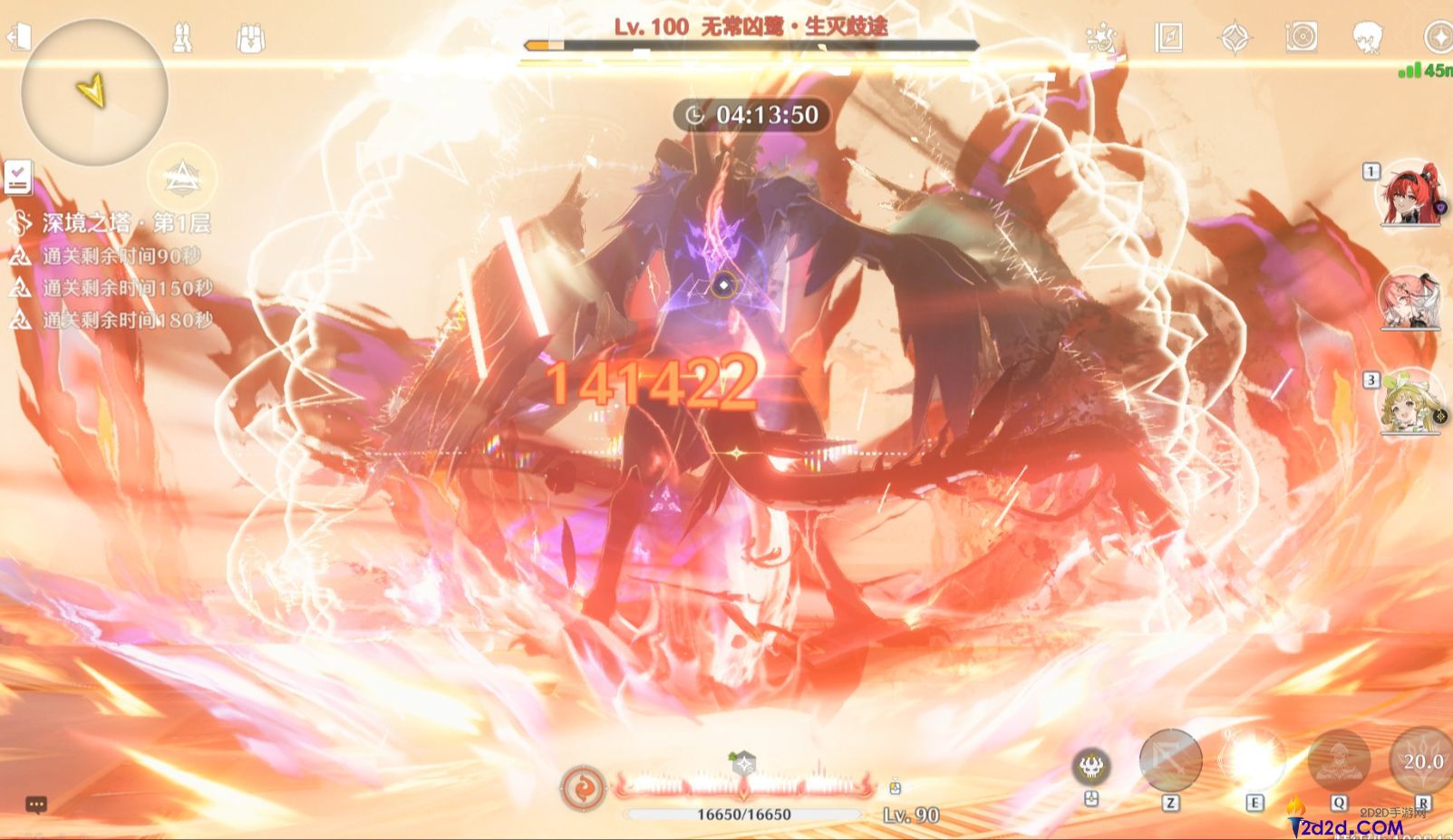Switch to the blonde character in slot 3
Viewport: 1453px width, 840px height.
pos(1410,401)
